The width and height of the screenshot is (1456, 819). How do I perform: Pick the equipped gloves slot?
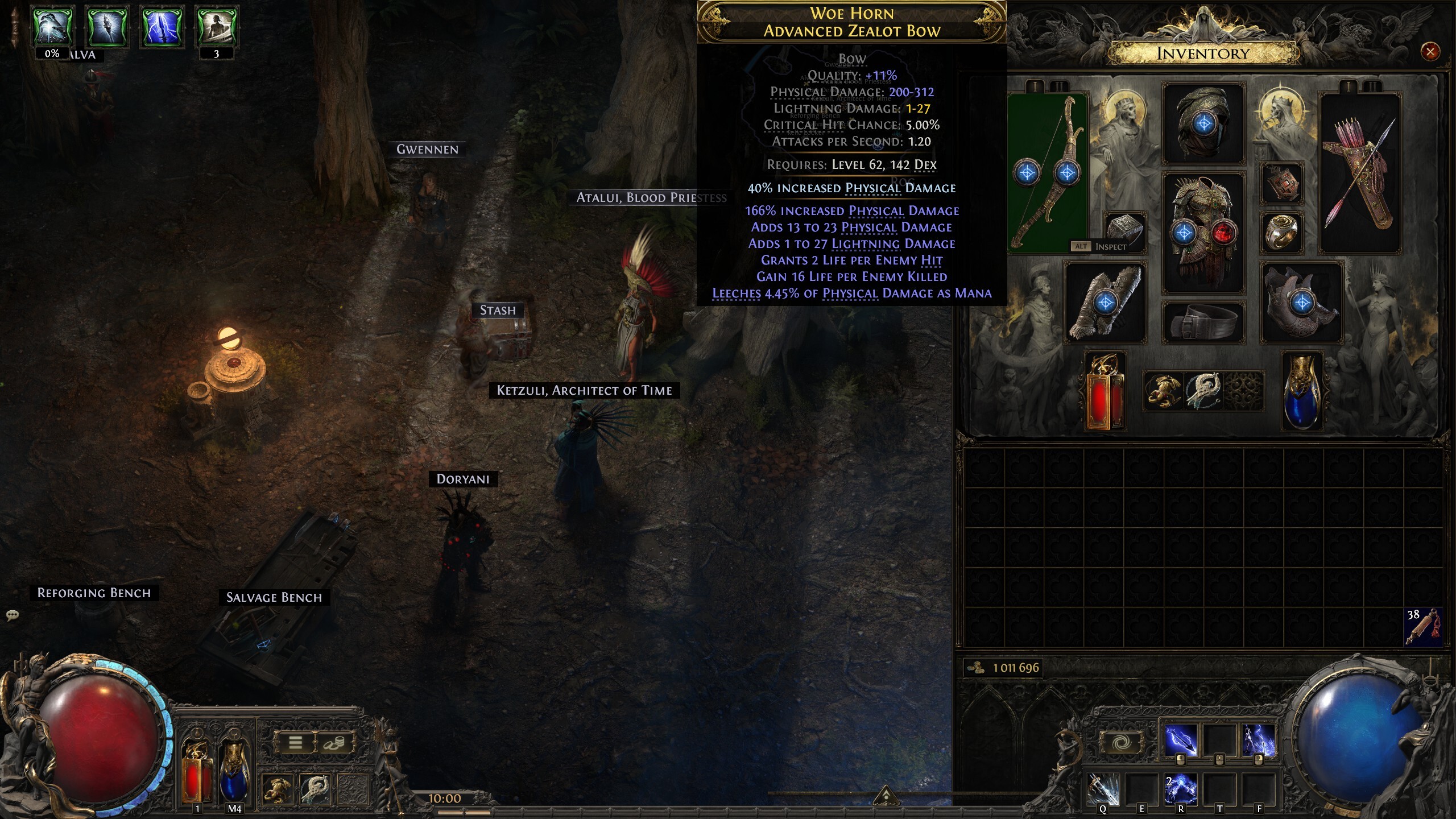[x=1105, y=302]
